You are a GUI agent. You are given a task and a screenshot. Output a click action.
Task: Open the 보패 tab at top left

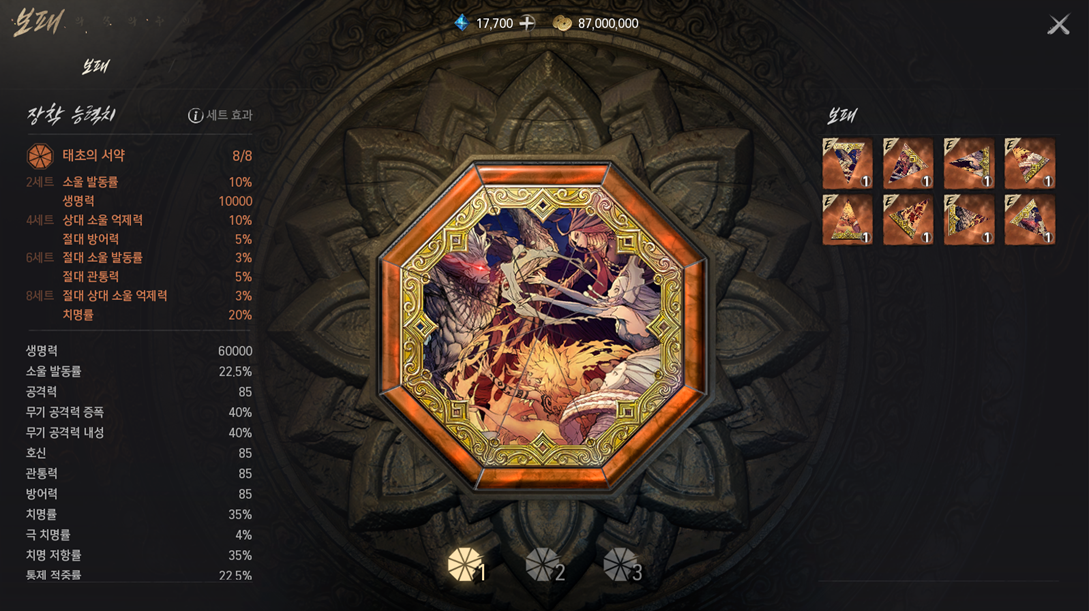point(95,67)
